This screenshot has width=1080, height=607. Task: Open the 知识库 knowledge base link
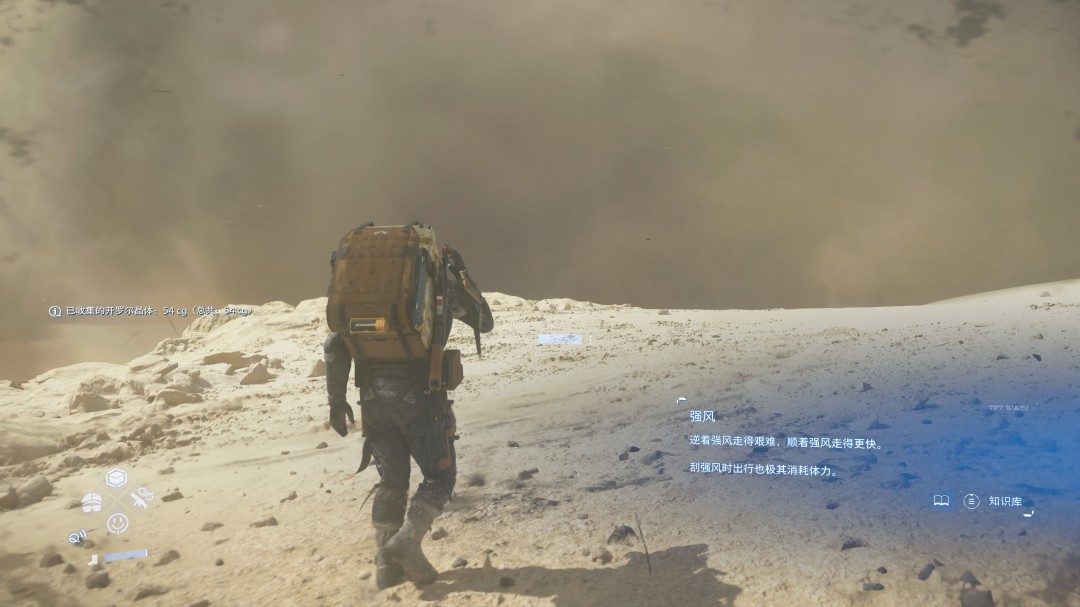[1004, 501]
